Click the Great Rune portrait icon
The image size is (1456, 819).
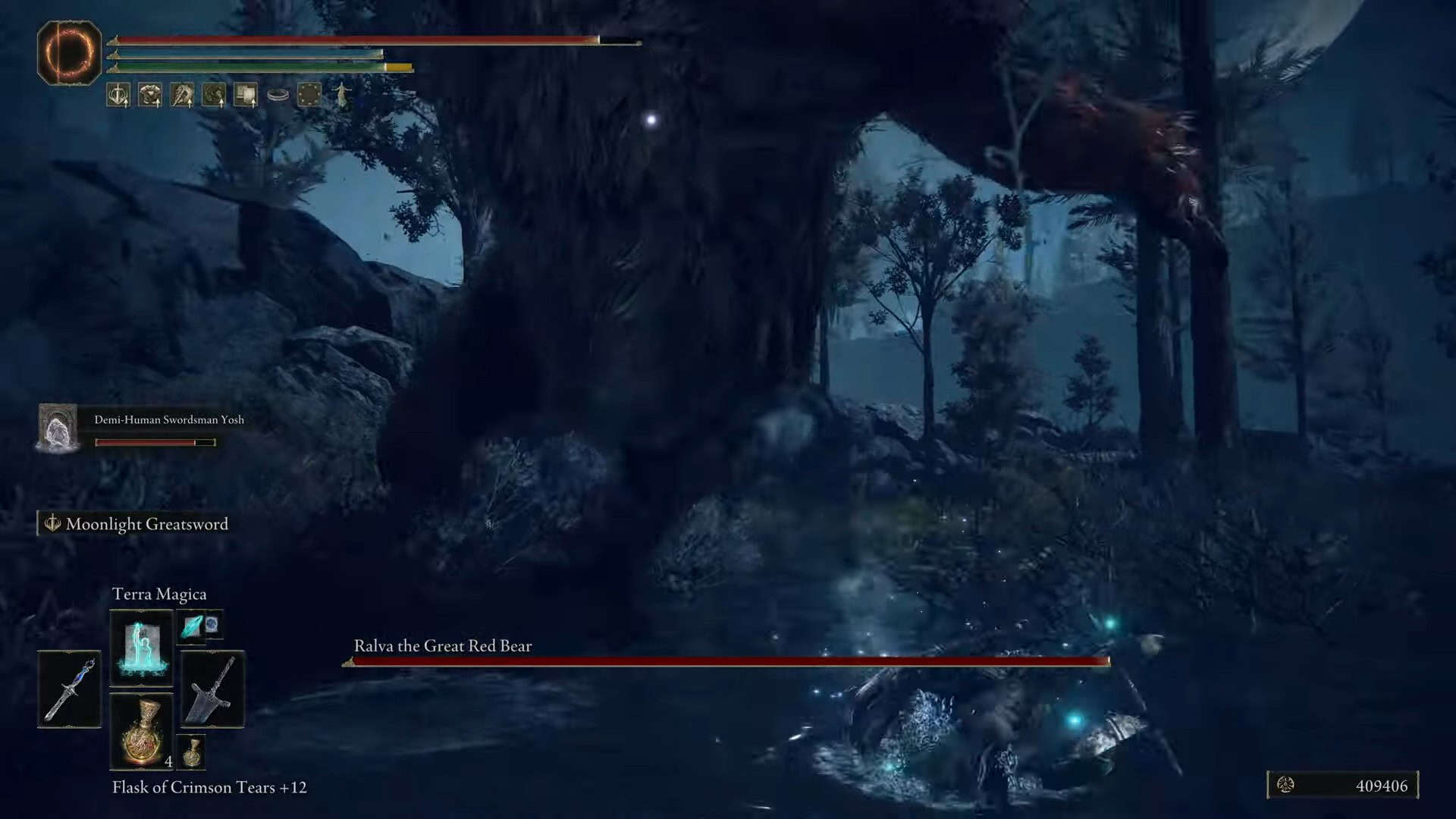coord(69,53)
